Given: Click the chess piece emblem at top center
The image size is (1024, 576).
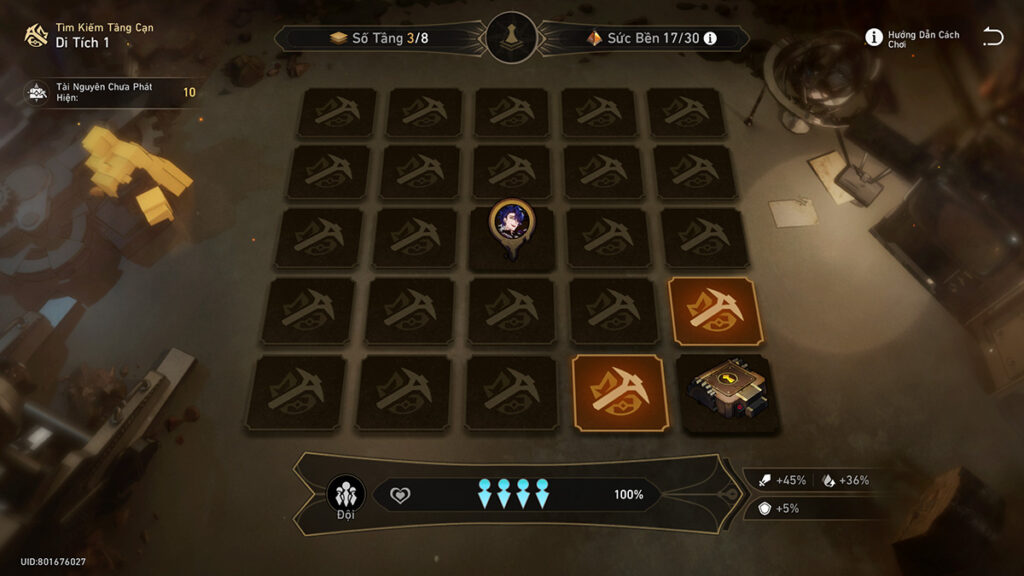Looking at the screenshot, I should (511, 37).
